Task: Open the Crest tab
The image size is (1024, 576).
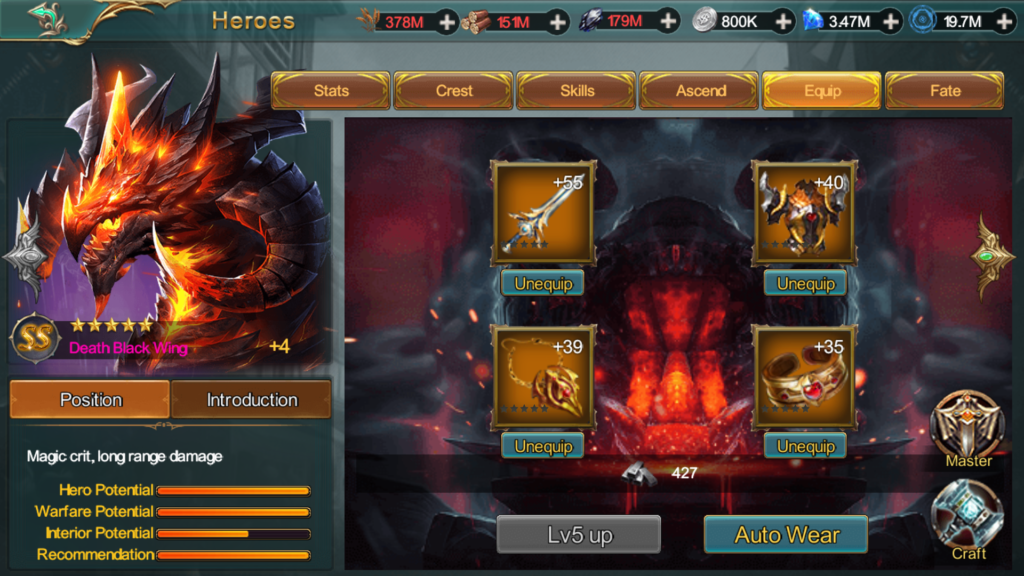Action: click(454, 91)
